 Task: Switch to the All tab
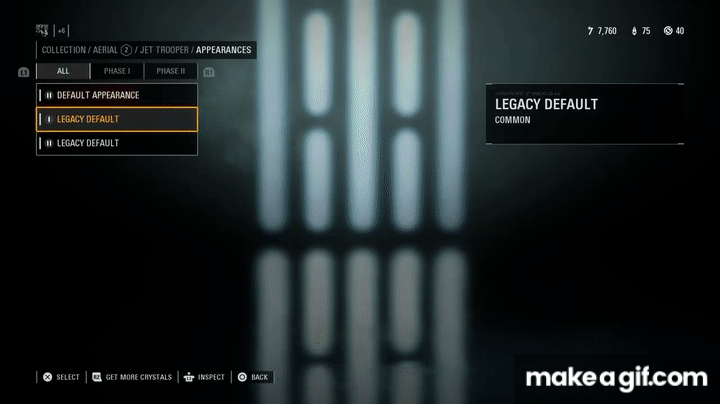(x=63, y=71)
